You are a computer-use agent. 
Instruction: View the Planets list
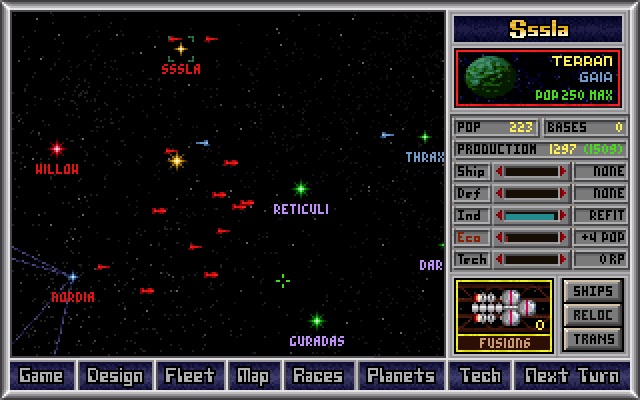pyautogui.click(x=400, y=376)
